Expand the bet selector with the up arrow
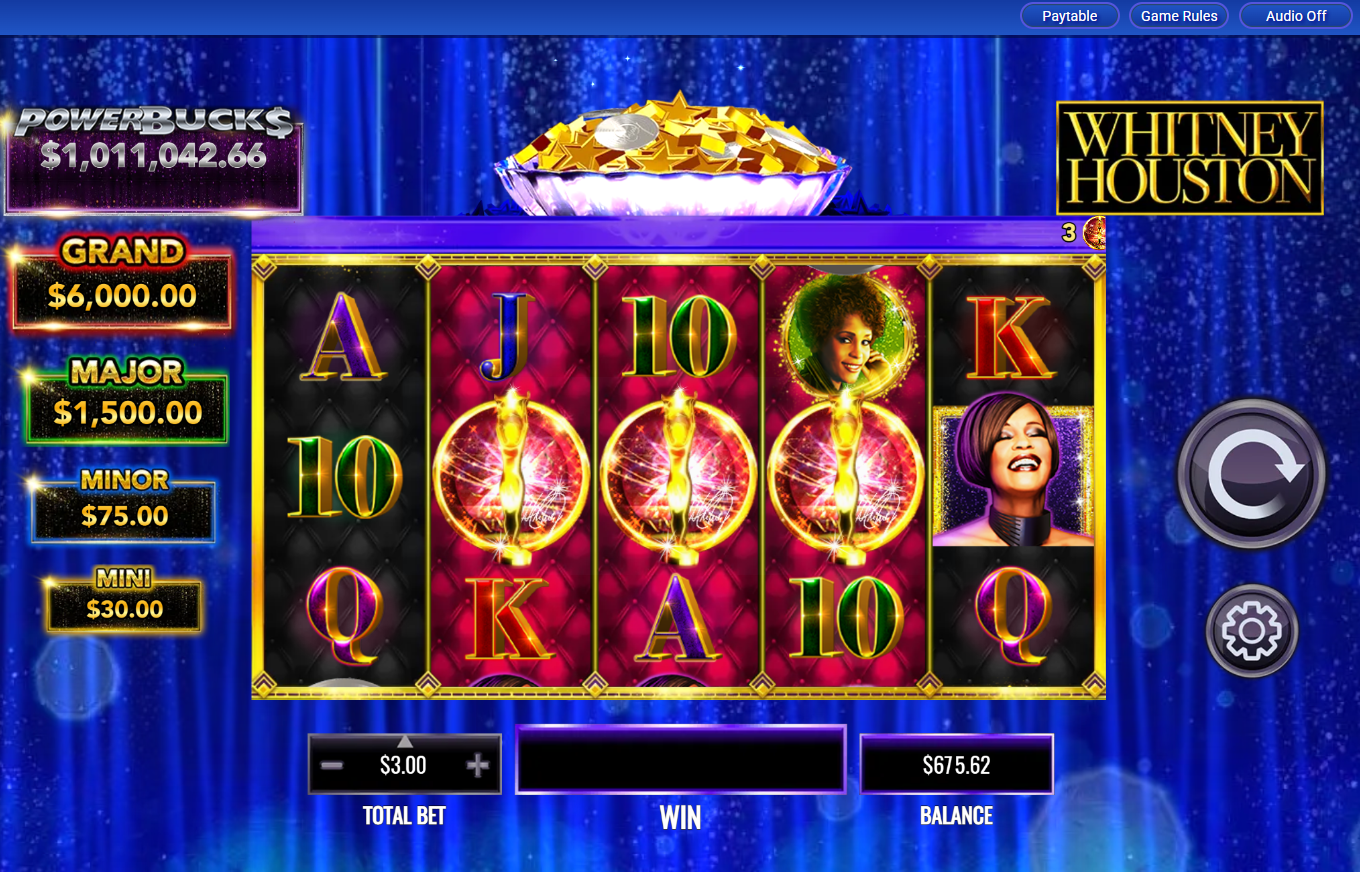 pos(404,740)
